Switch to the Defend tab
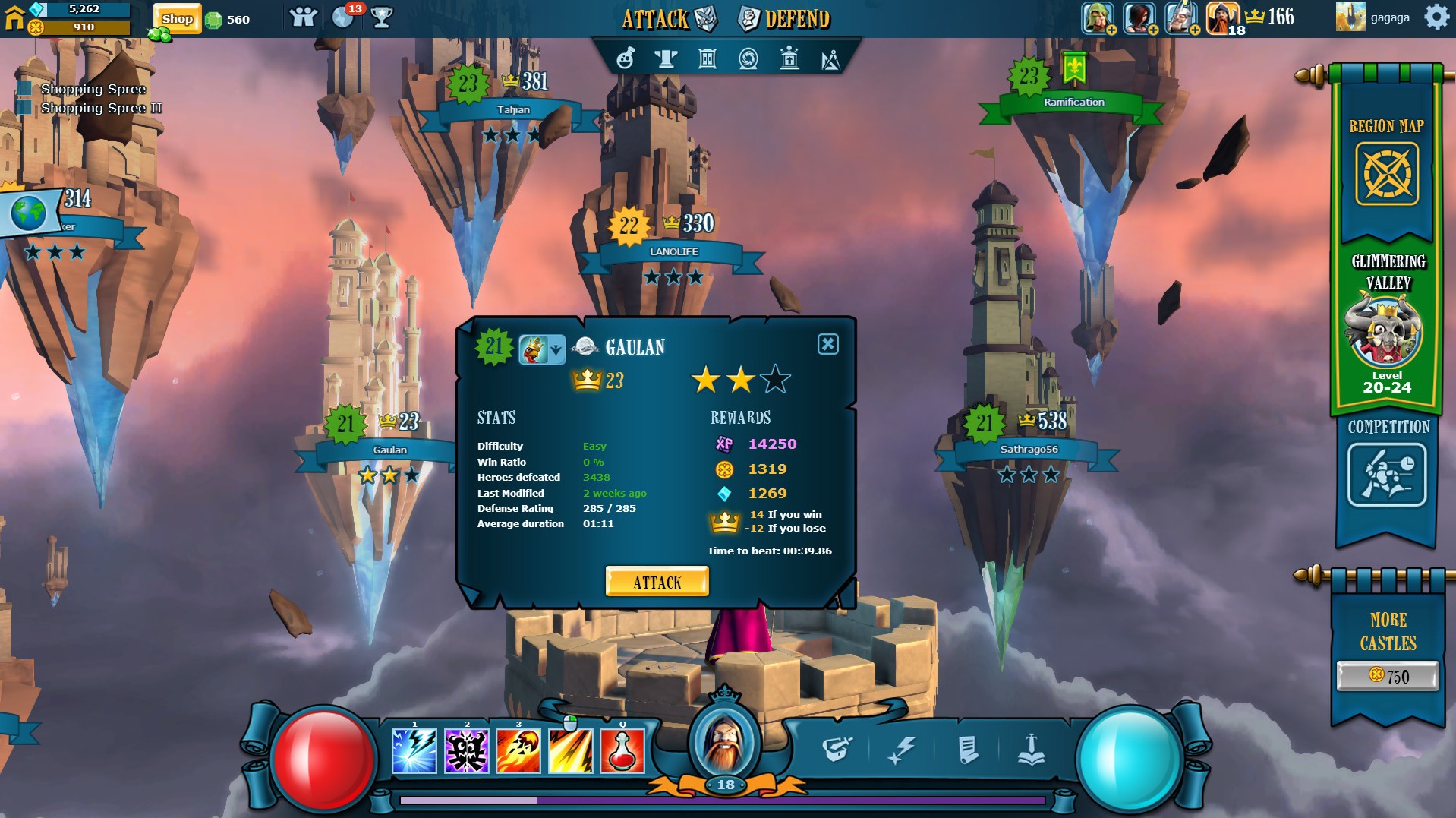This screenshot has width=1456, height=818. tap(785, 19)
